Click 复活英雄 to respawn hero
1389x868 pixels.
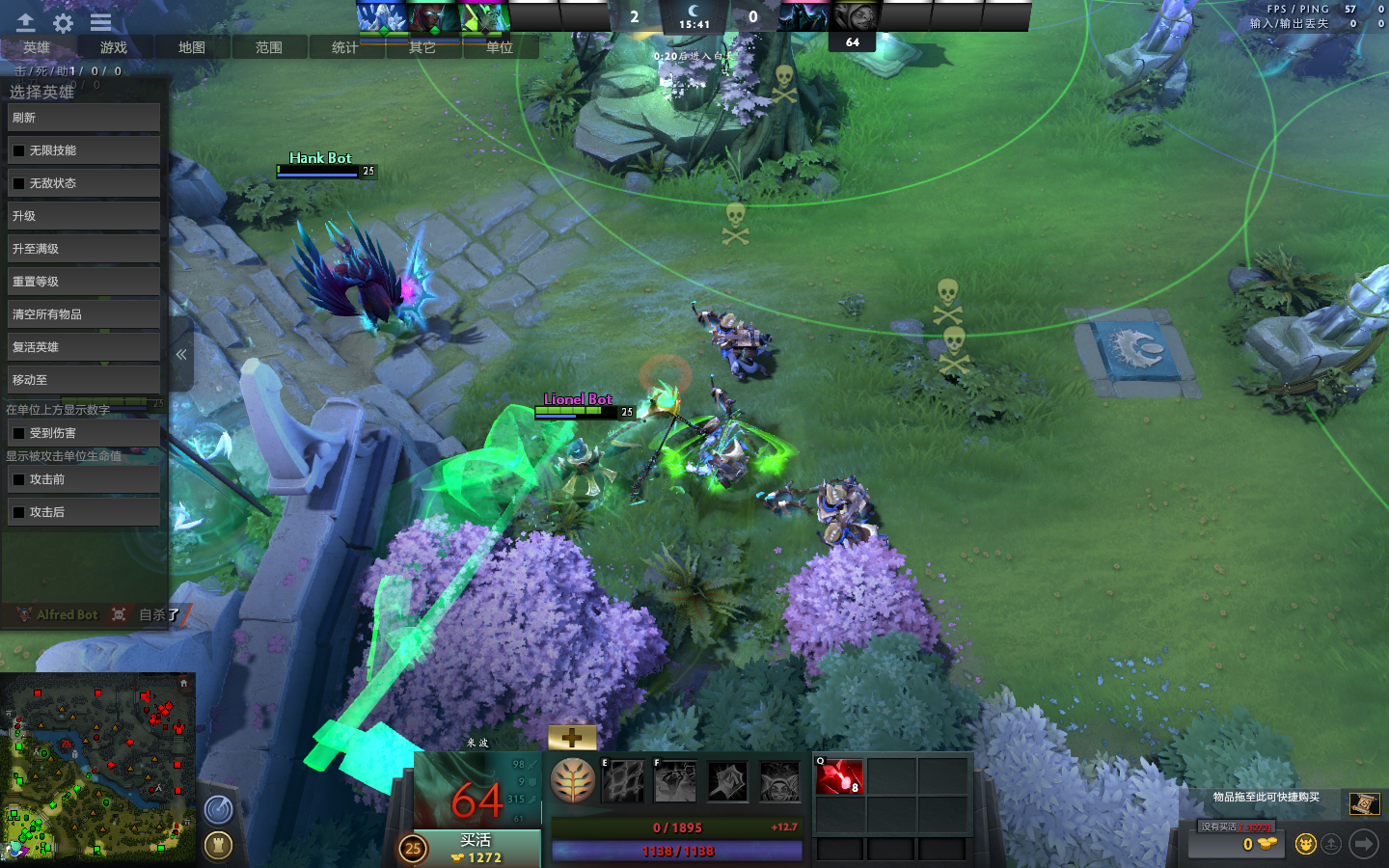84,347
